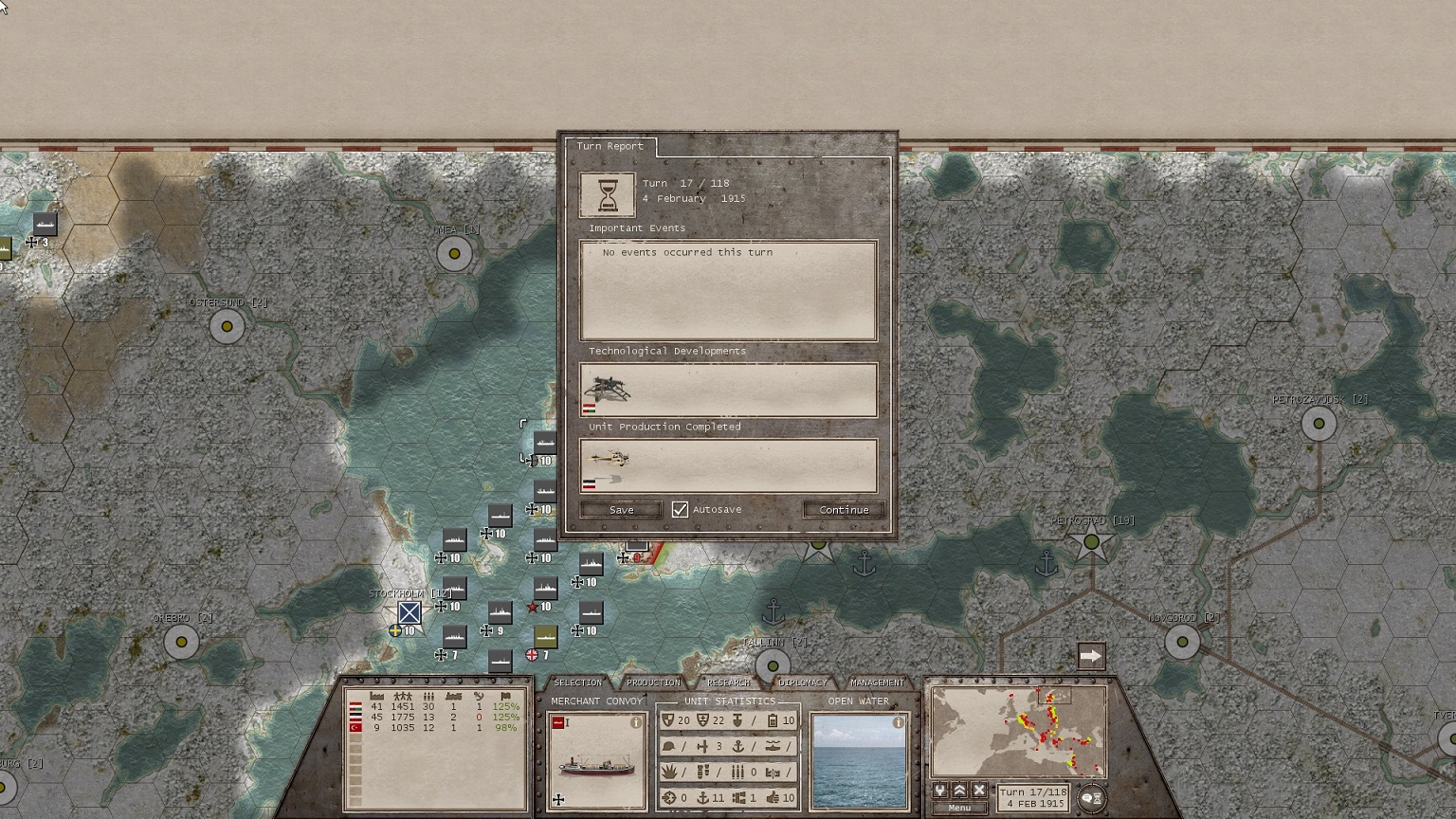Show Open Water terrain info
The height and width of the screenshot is (819, 1456).
click(899, 722)
